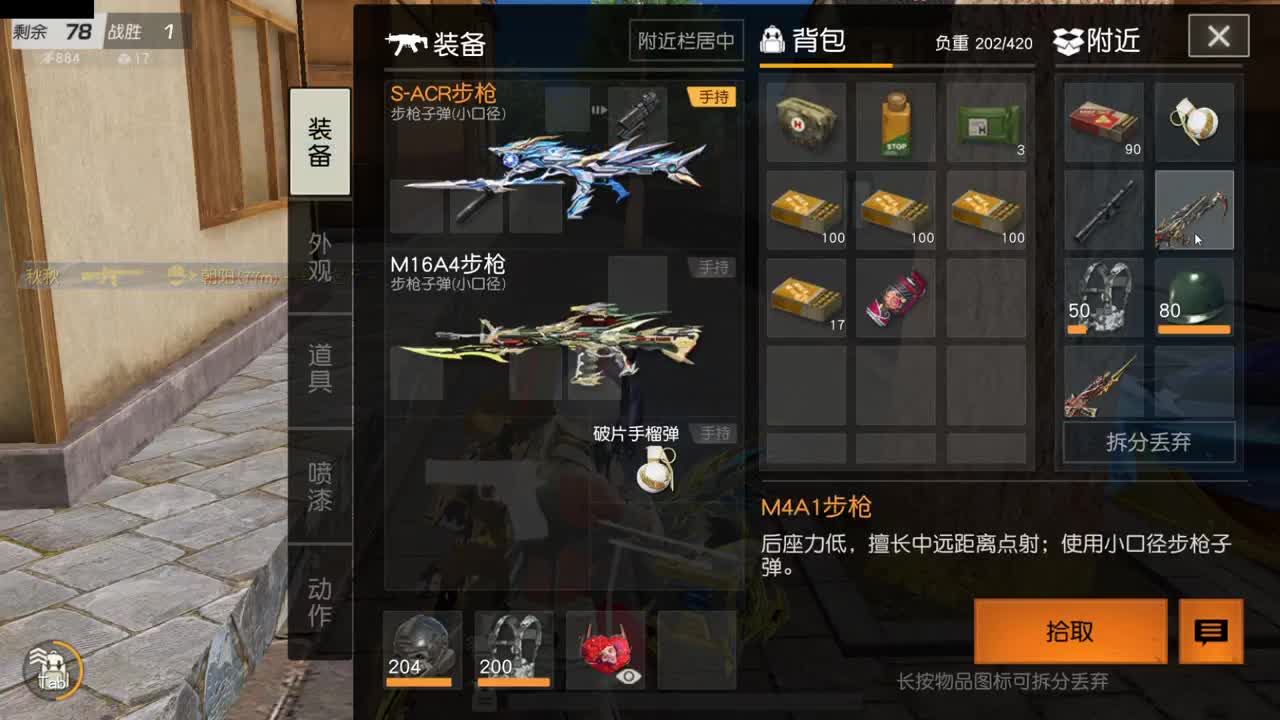
Task: Click the helmet showing 80 durability nearby
Action: click(1194, 297)
